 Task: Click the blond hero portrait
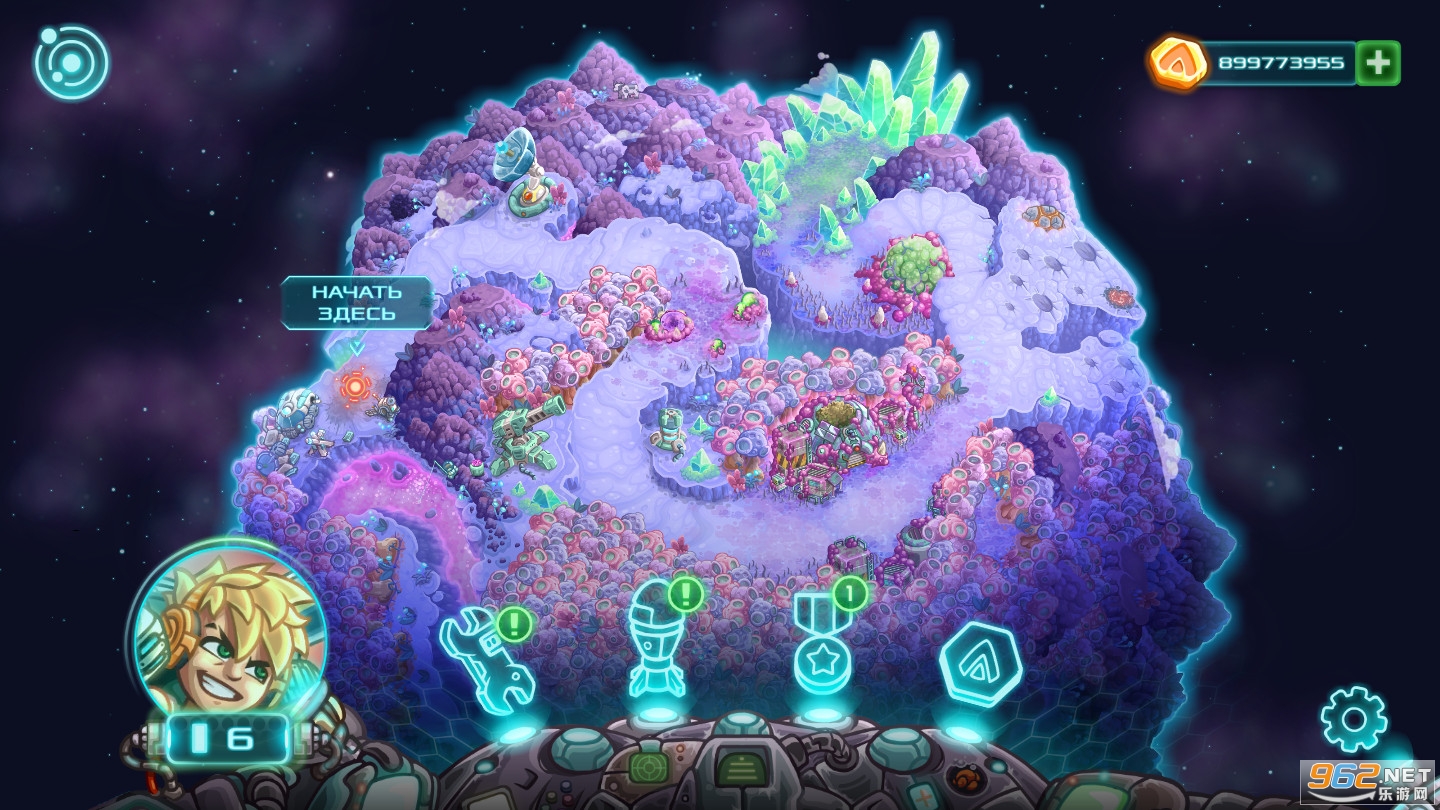pyautogui.click(x=231, y=627)
